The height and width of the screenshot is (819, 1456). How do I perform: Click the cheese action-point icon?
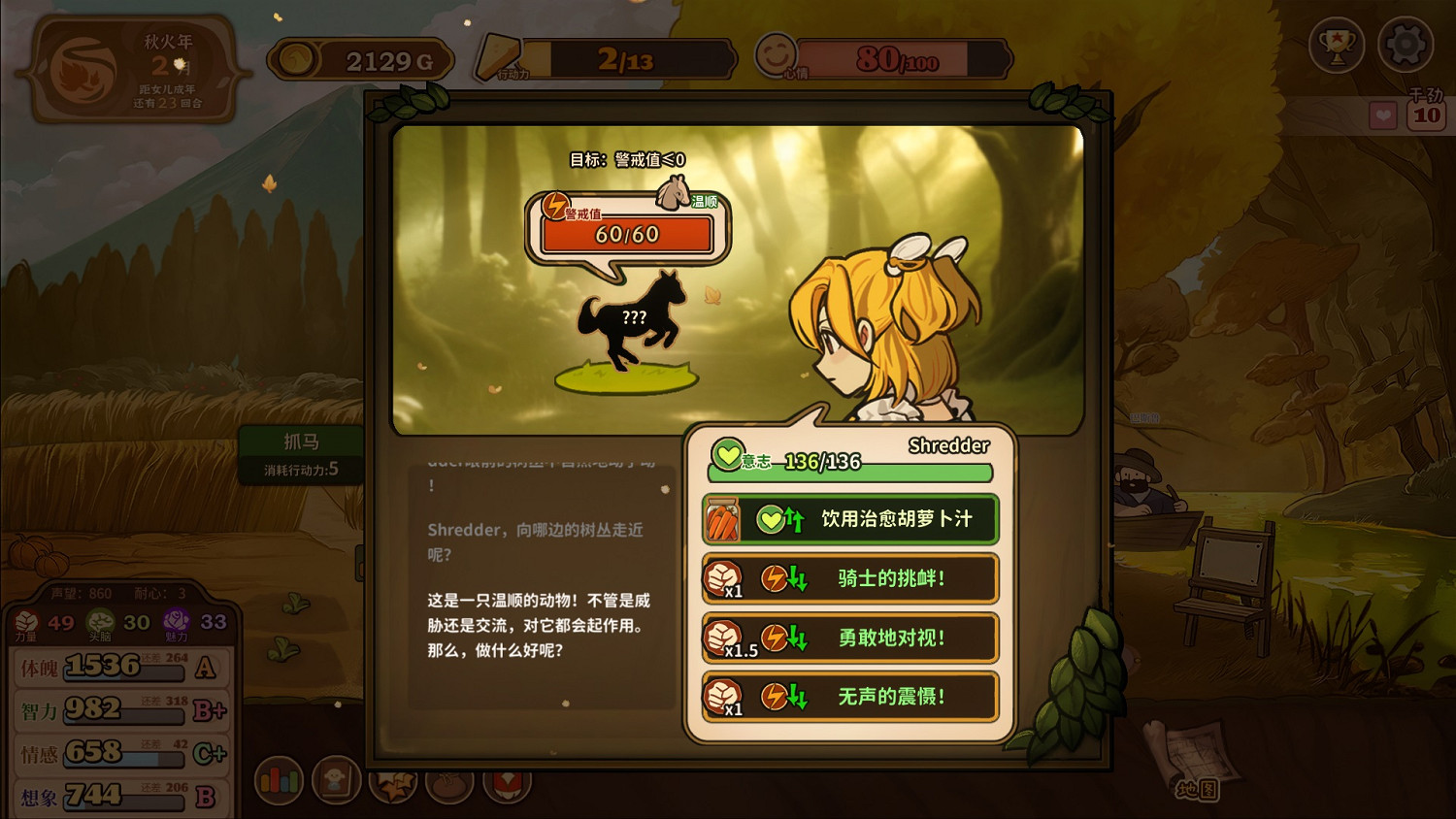click(x=497, y=55)
